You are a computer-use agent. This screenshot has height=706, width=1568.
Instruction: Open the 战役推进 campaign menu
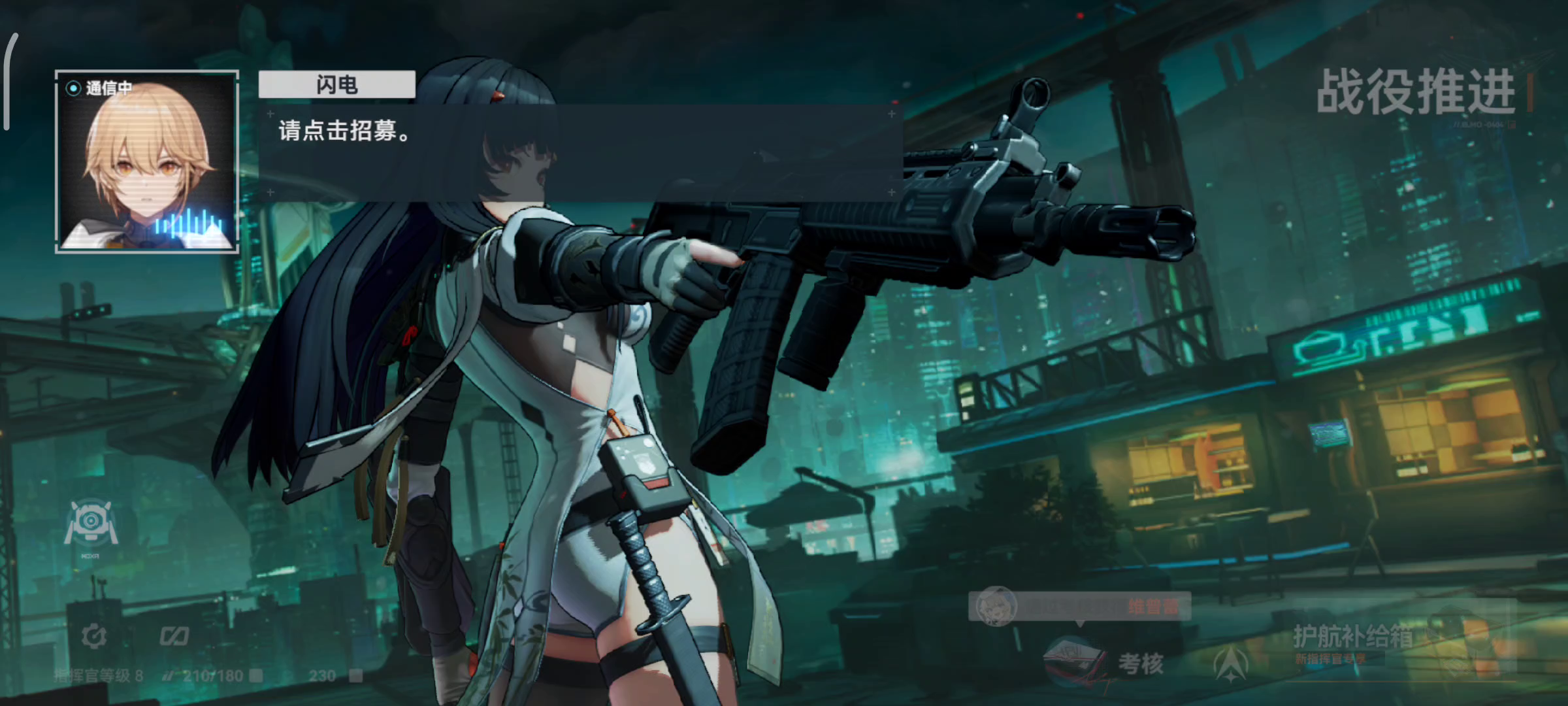pos(1414,93)
